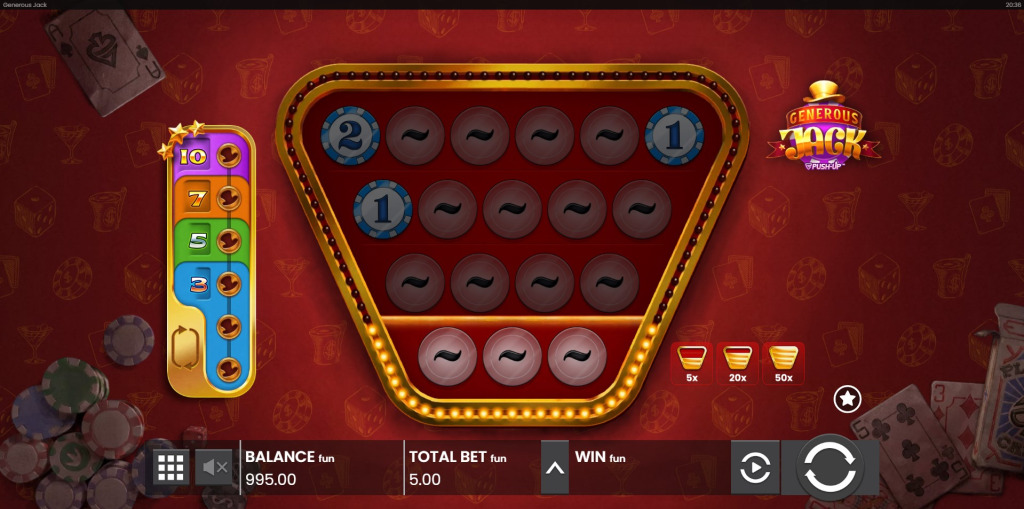1024x509 pixels.
Task: Pick the 50x pot option
Action: pyautogui.click(x=783, y=363)
